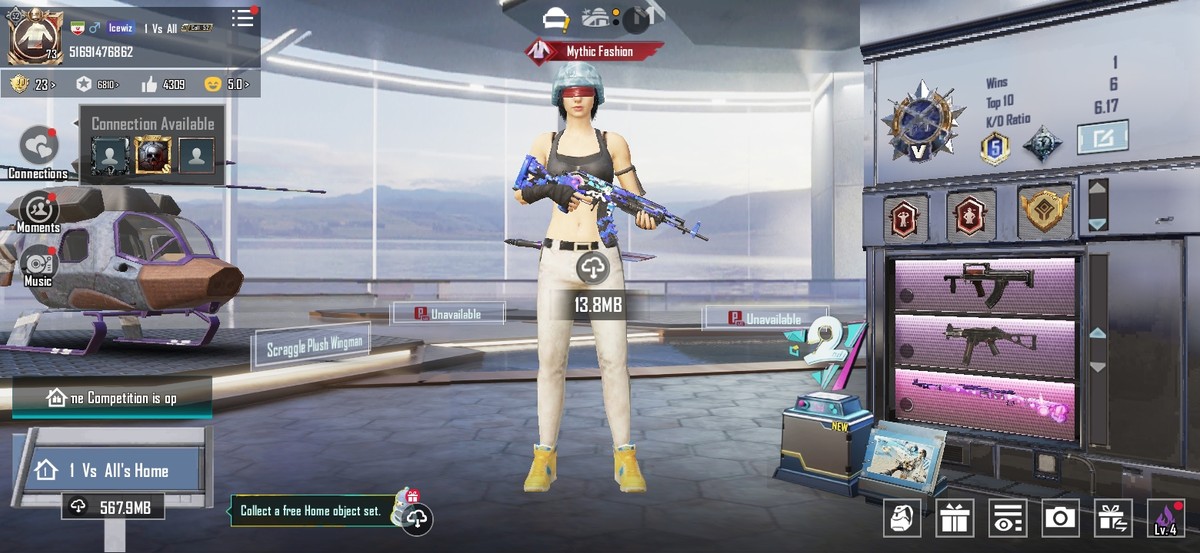The height and width of the screenshot is (553, 1200).
Task: Tap the Mythic Fashion banner
Action: [x=595, y=51]
